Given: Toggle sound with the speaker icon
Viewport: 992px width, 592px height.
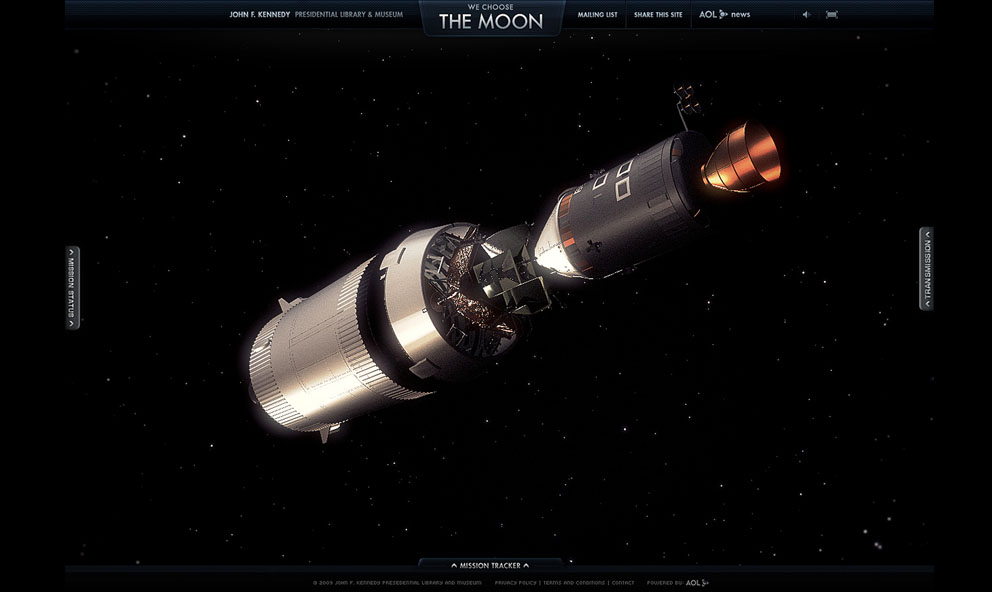Looking at the screenshot, I should [806, 15].
